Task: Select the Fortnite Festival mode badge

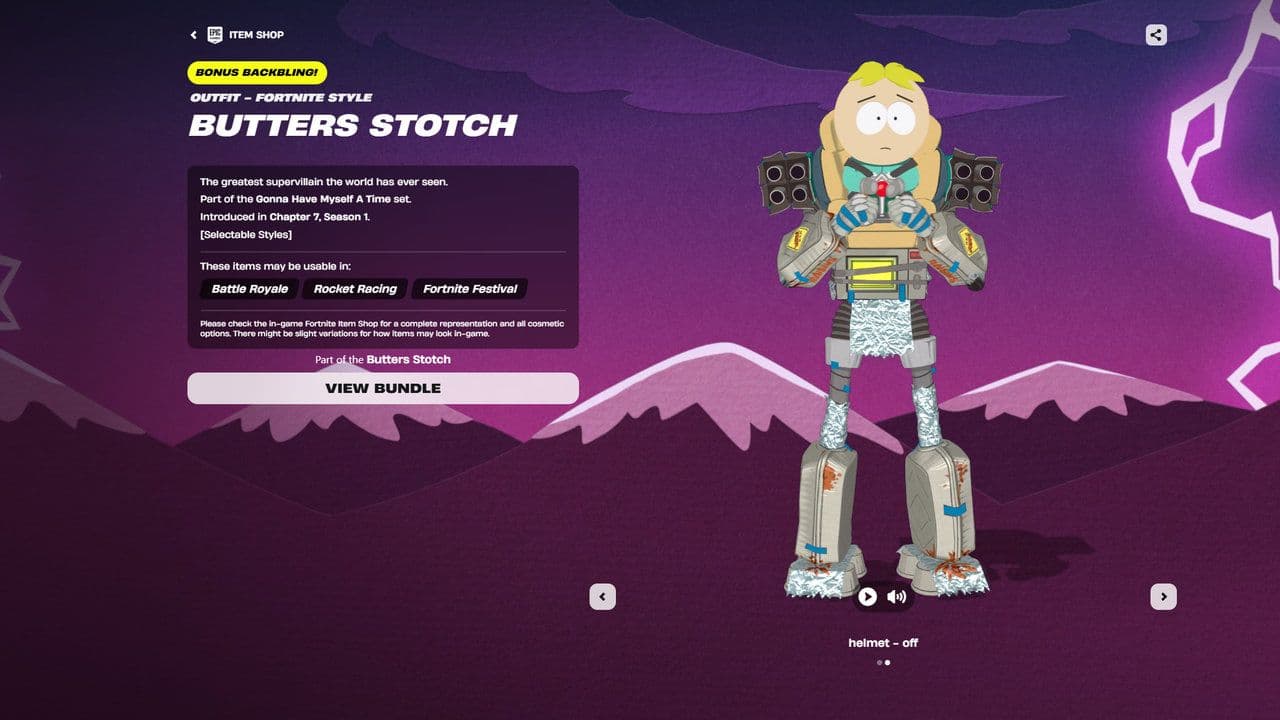Action: (469, 289)
